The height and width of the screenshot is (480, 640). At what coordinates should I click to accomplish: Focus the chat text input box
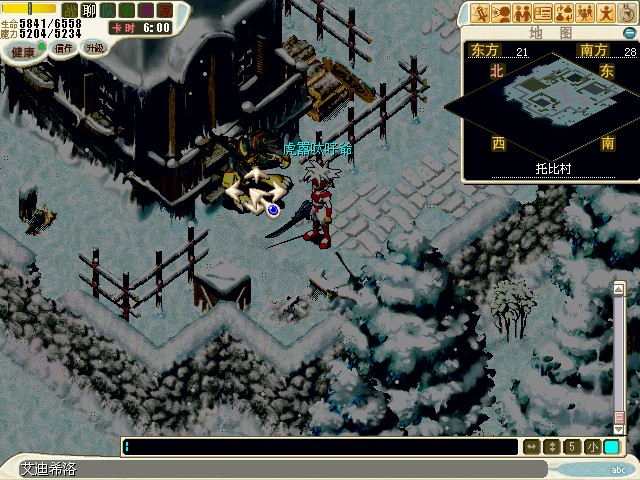(320, 447)
